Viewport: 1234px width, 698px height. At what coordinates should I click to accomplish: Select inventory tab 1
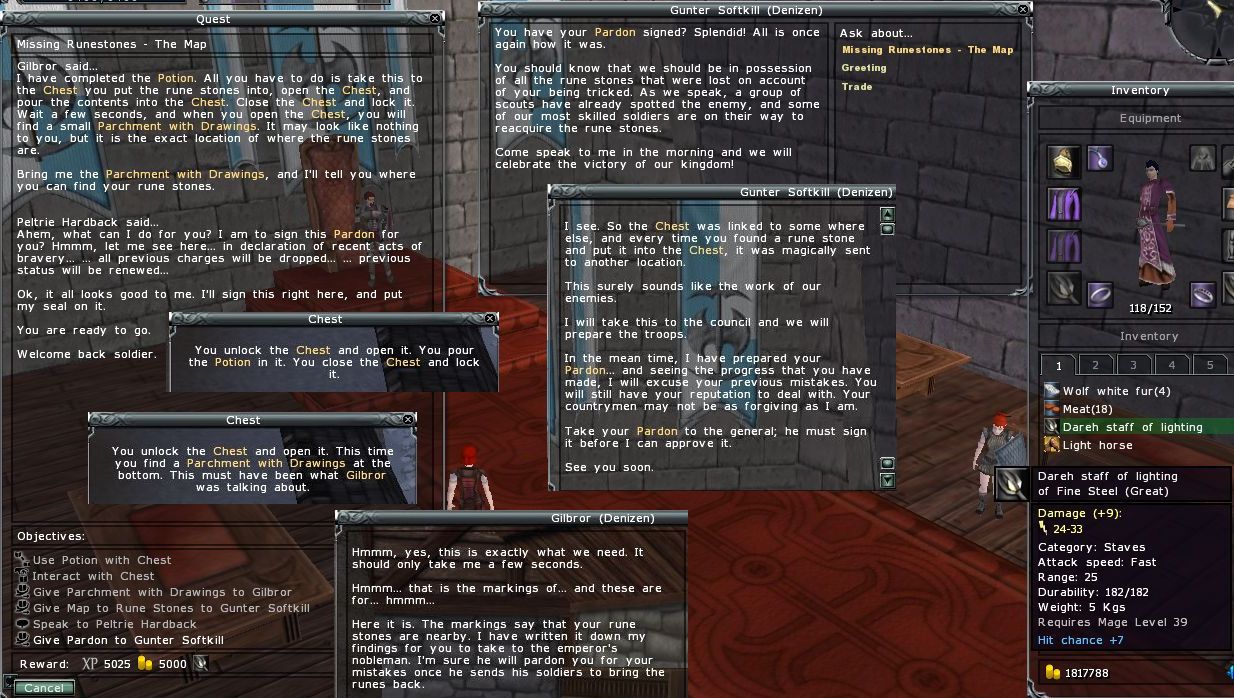coord(1057,365)
